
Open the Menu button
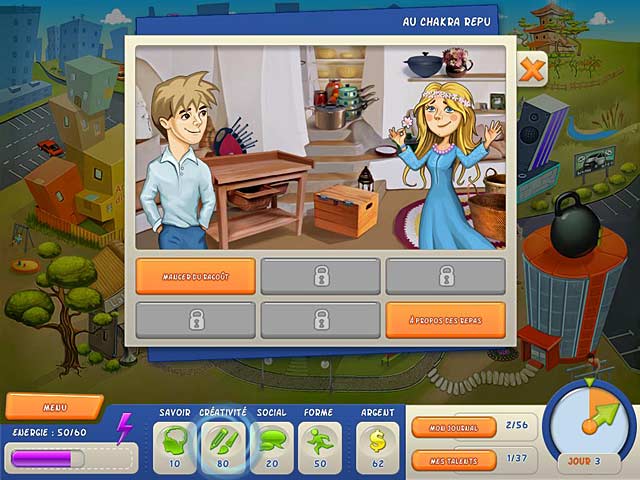(x=54, y=407)
